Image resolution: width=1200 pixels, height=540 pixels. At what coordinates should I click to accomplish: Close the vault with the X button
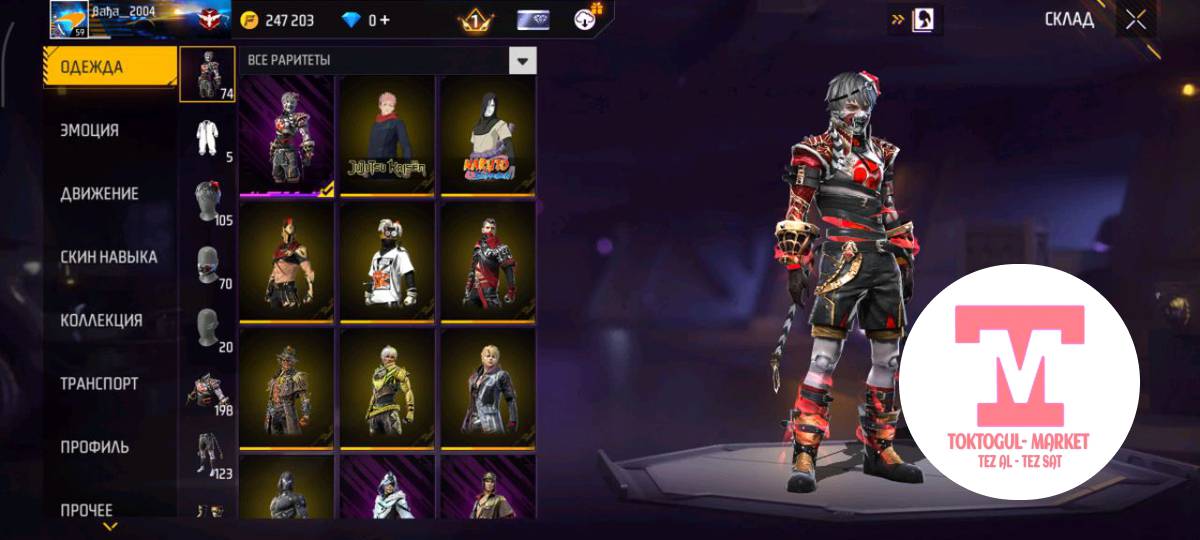(1135, 20)
